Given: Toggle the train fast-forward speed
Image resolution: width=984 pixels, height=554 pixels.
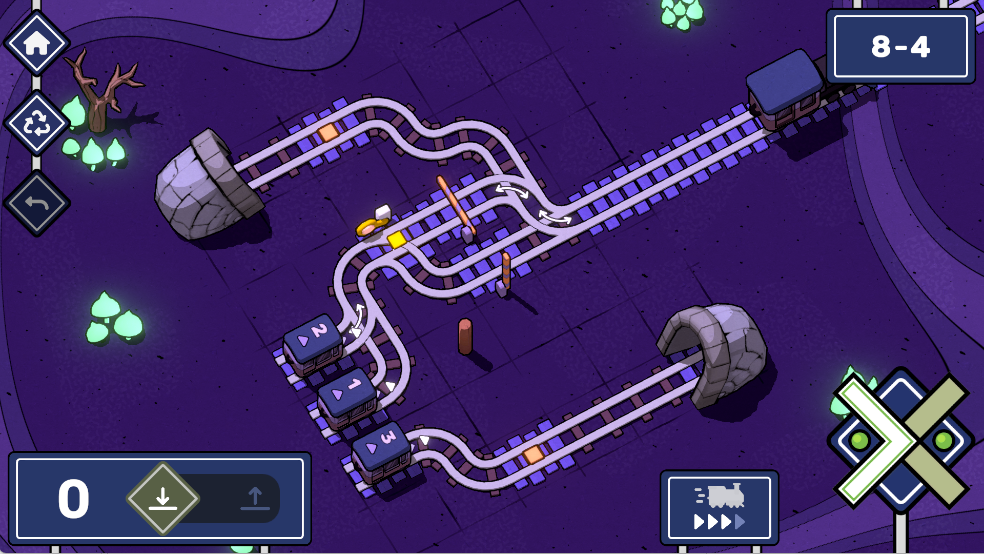Looking at the screenshot, I should 719,508.
